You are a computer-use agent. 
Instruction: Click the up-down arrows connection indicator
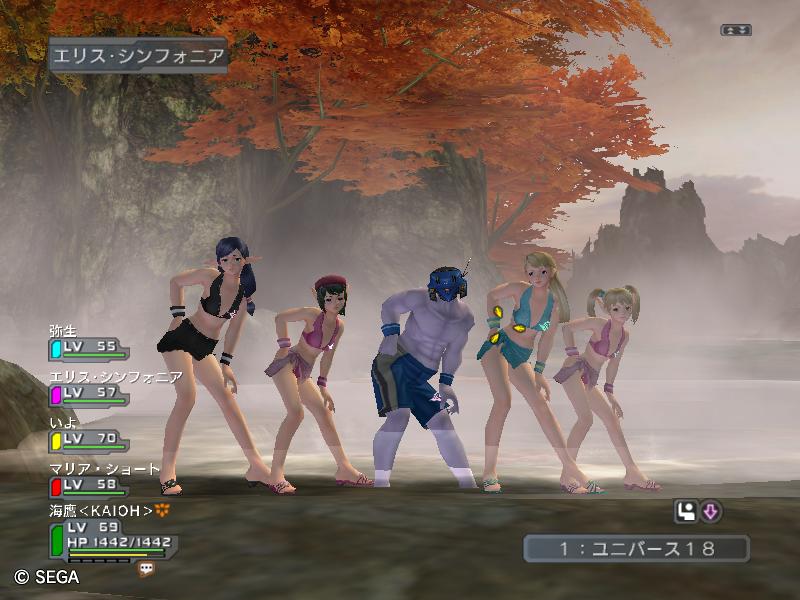point(736,30)
